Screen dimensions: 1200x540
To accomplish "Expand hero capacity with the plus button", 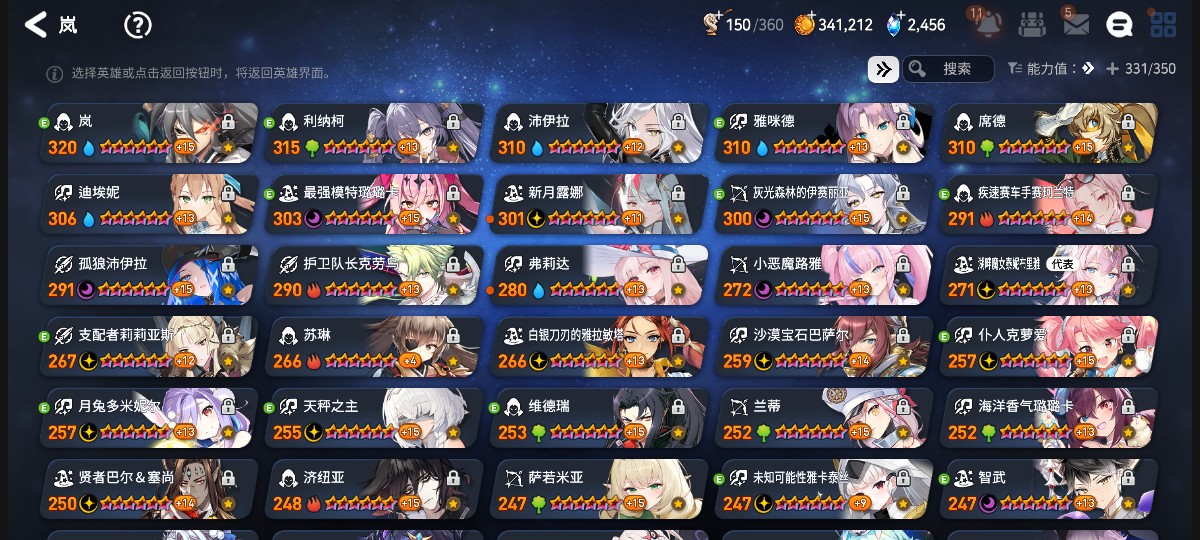I will coord(1112,69).
